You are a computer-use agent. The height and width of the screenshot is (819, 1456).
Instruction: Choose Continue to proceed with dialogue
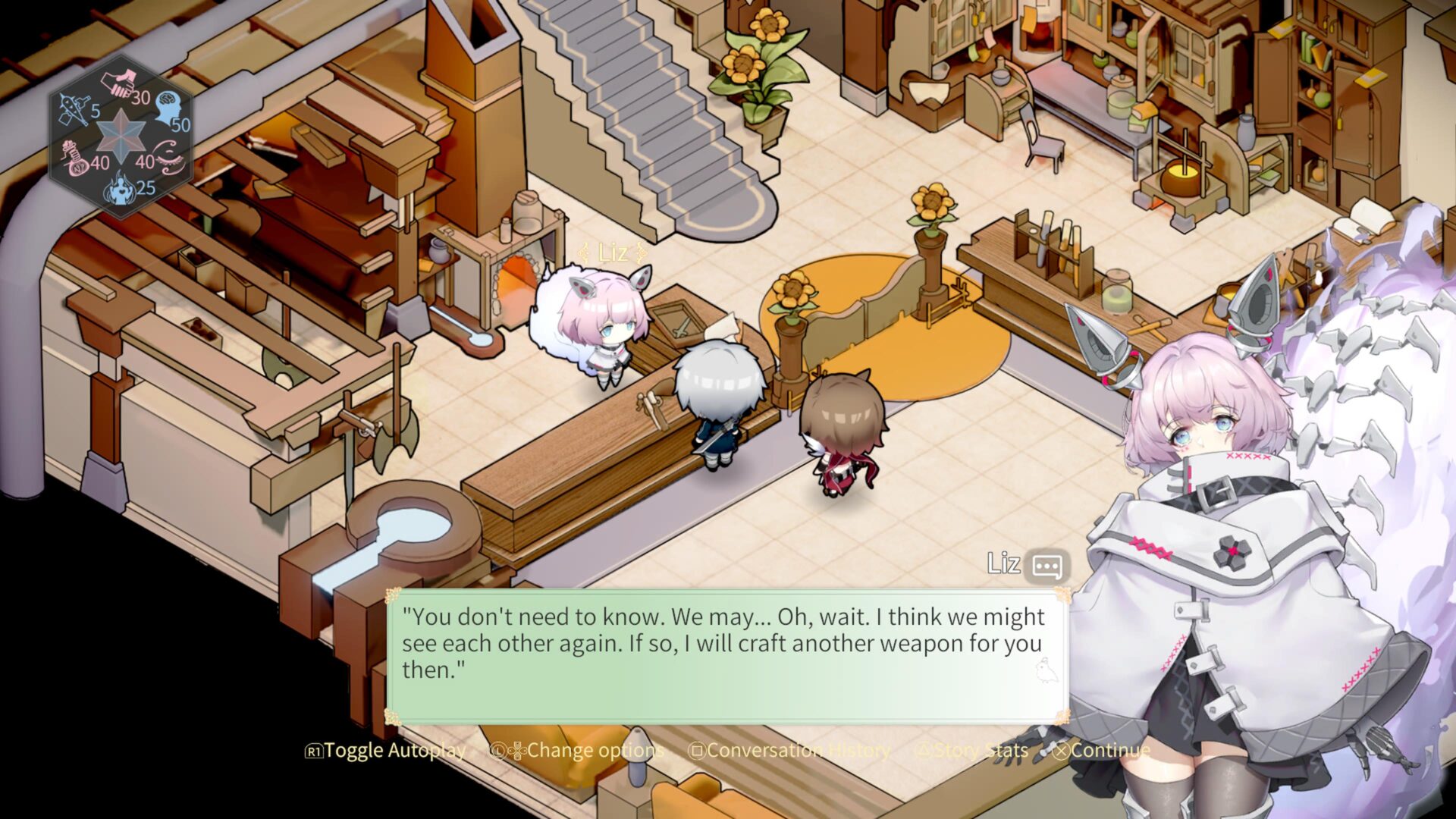pos(1102,751)
